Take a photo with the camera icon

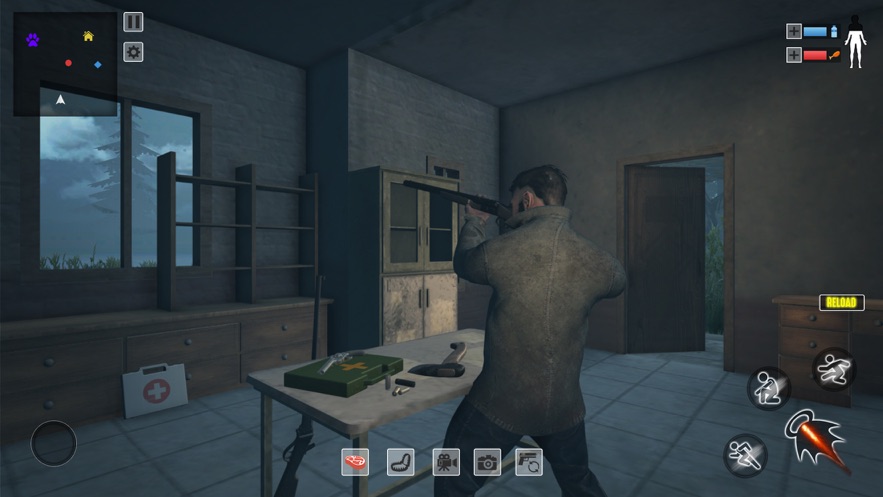pos(487,461)
